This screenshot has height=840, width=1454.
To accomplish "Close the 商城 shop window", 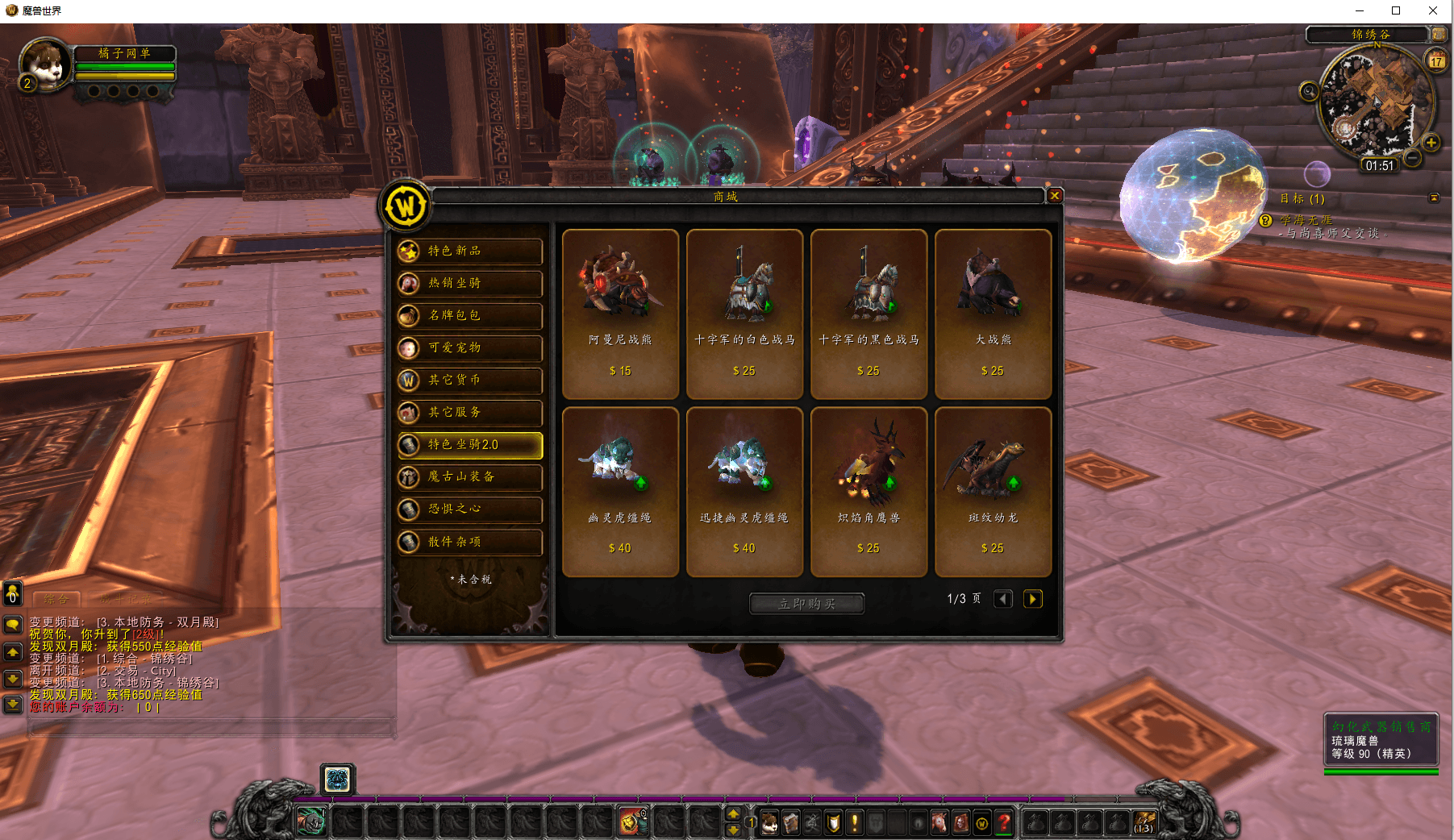I will pyautogui.click(x=1054, y=195).
